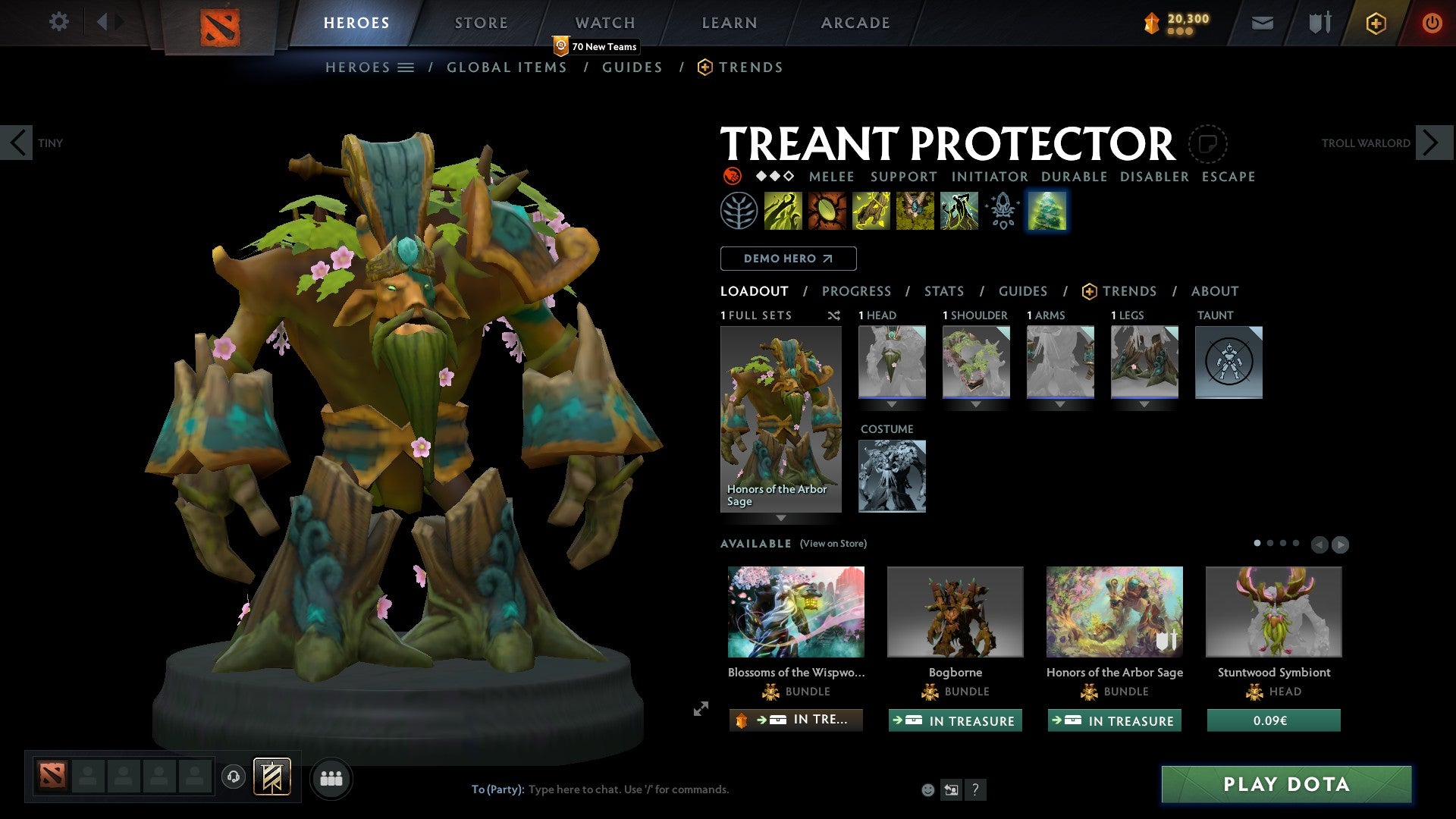Open the mail envelope icon
1456x819 pixels.
1262,23
